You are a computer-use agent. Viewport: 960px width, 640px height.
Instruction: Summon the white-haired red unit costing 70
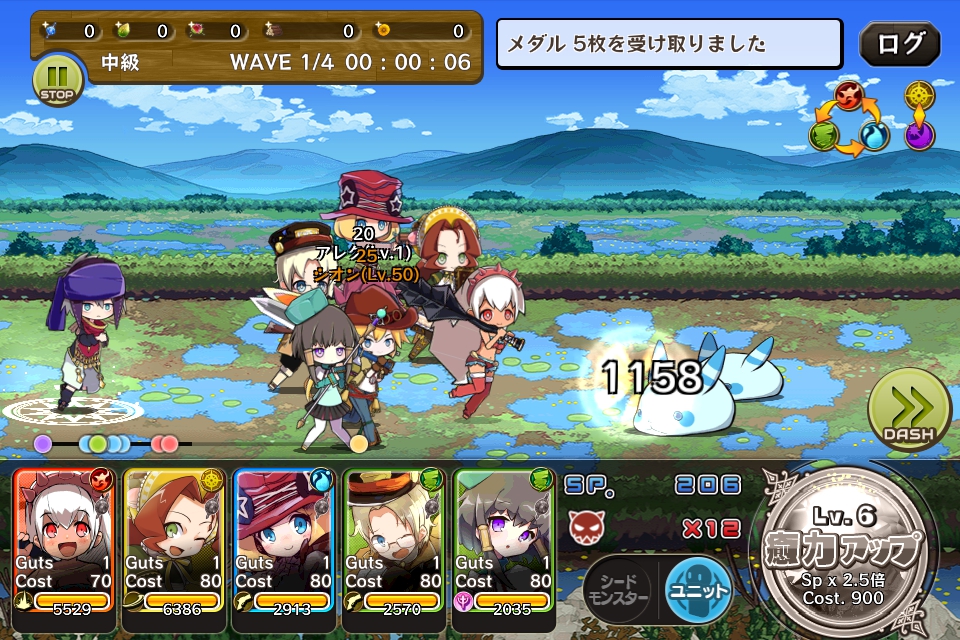coord(64,540)
